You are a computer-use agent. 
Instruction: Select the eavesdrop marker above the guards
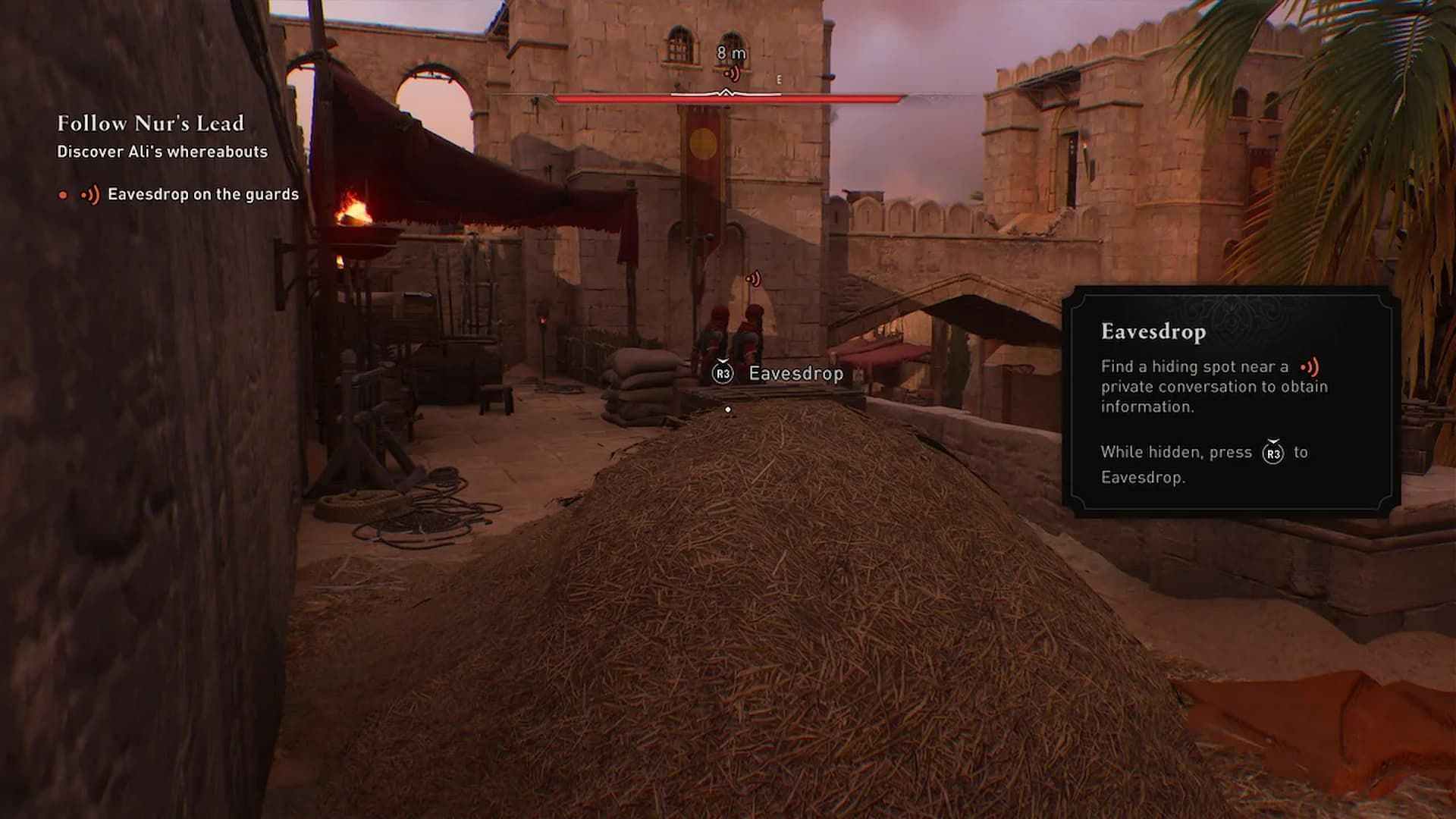[753, 279]
